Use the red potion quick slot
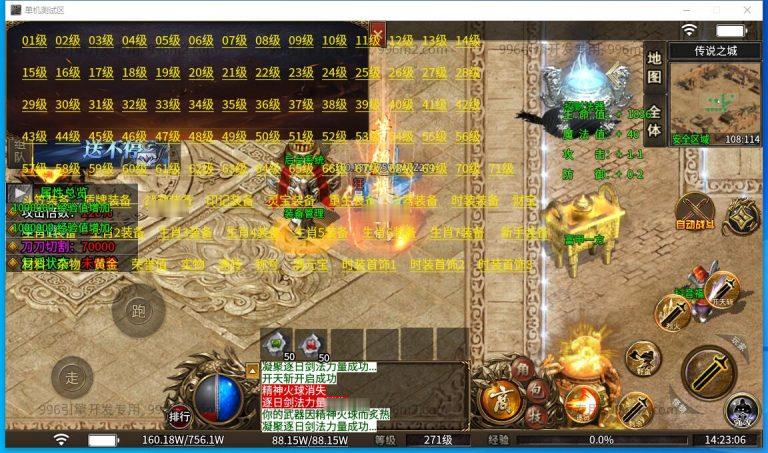768x453 pixels. point(311,343)
